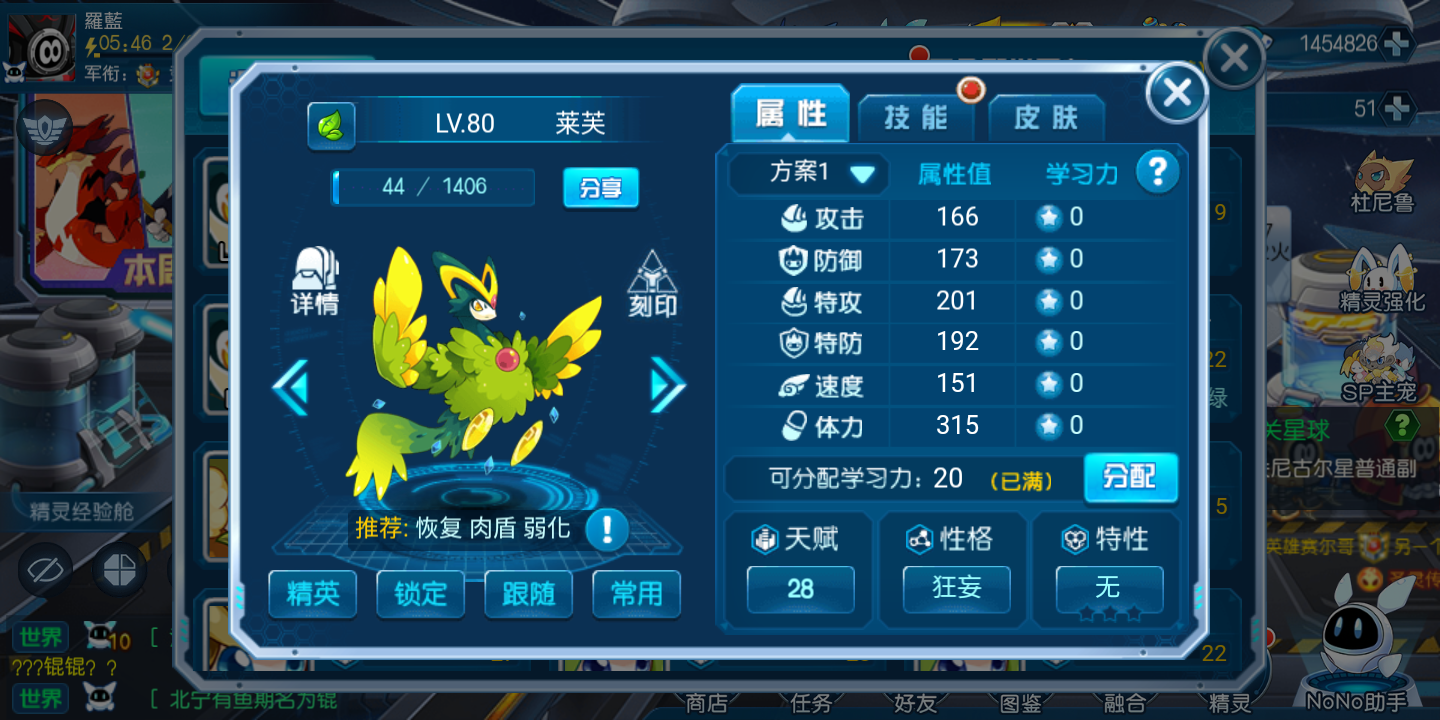
Task: Close the pet attribute panel
Action: [x=1177, y=93]
